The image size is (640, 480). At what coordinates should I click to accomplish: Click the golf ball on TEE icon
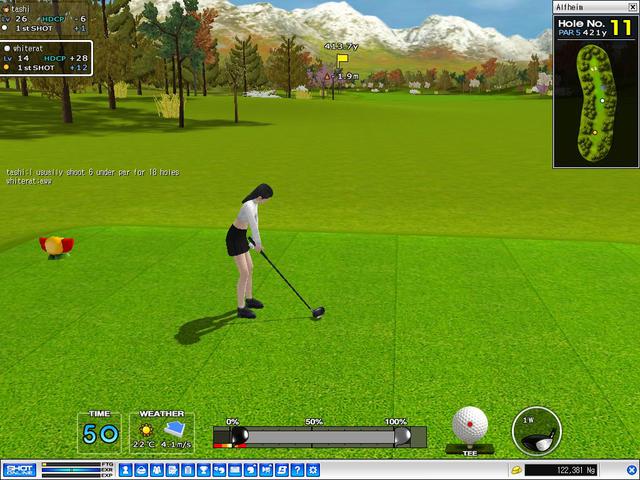(x=469, y=425)
